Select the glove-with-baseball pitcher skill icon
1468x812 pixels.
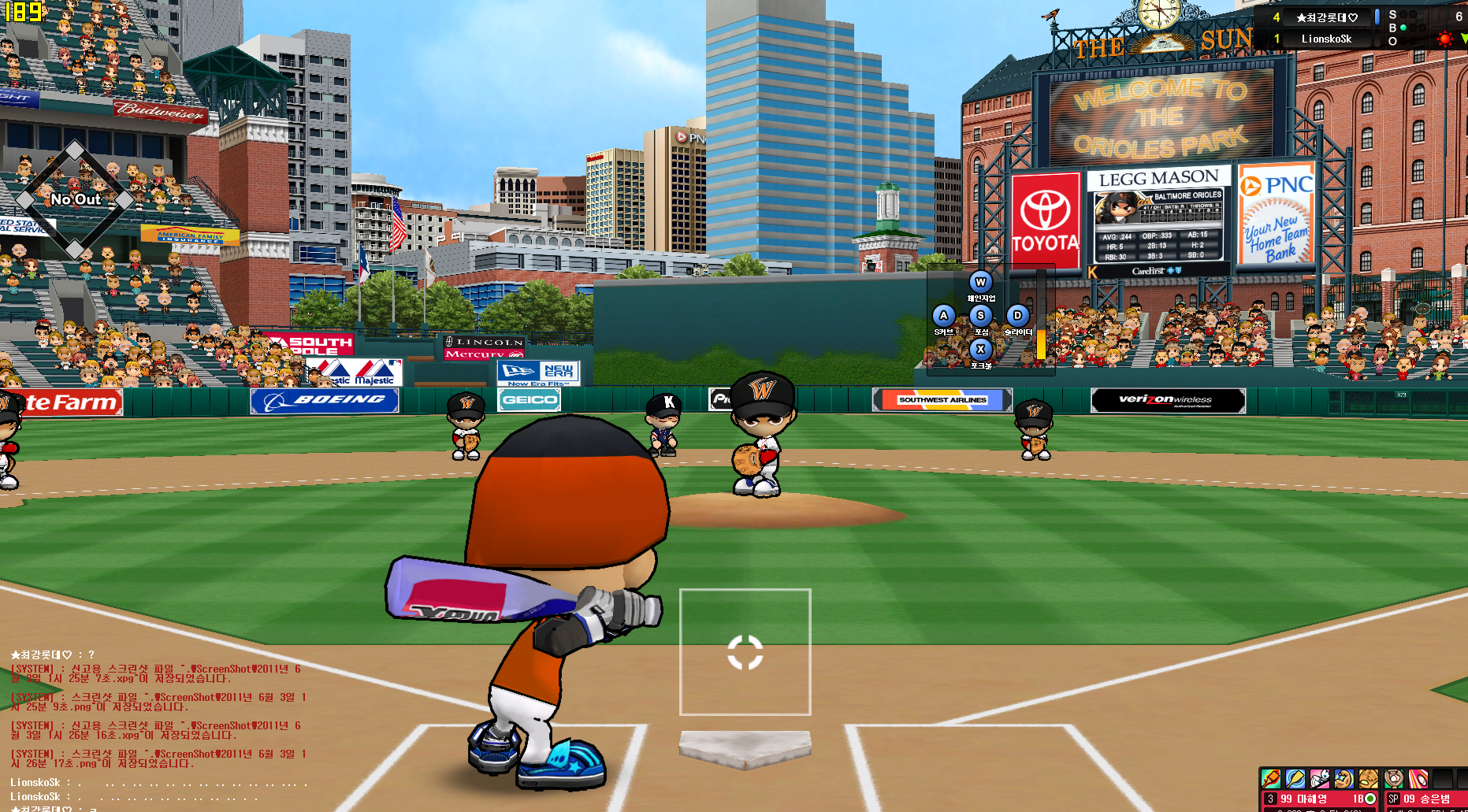point(1395,779)
